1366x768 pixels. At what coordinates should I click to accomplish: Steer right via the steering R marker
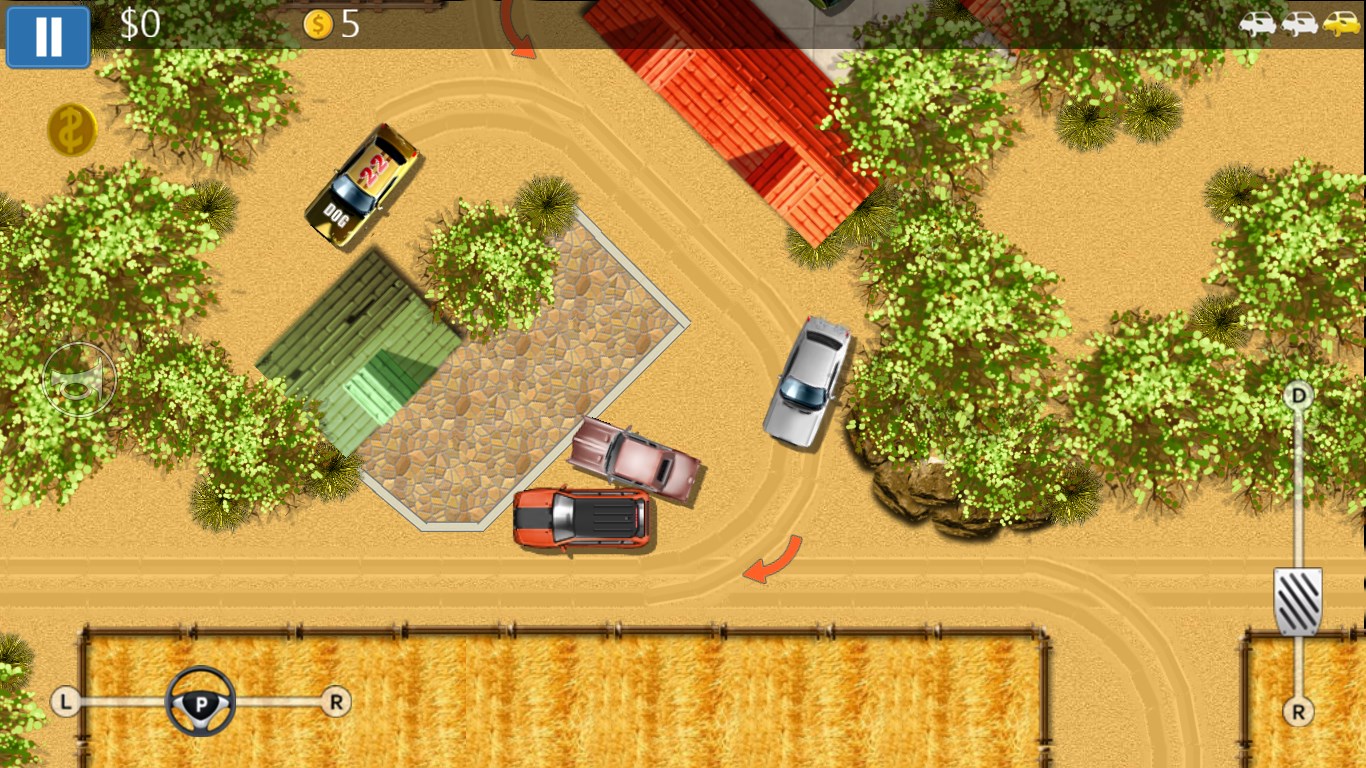click(336, 702)
